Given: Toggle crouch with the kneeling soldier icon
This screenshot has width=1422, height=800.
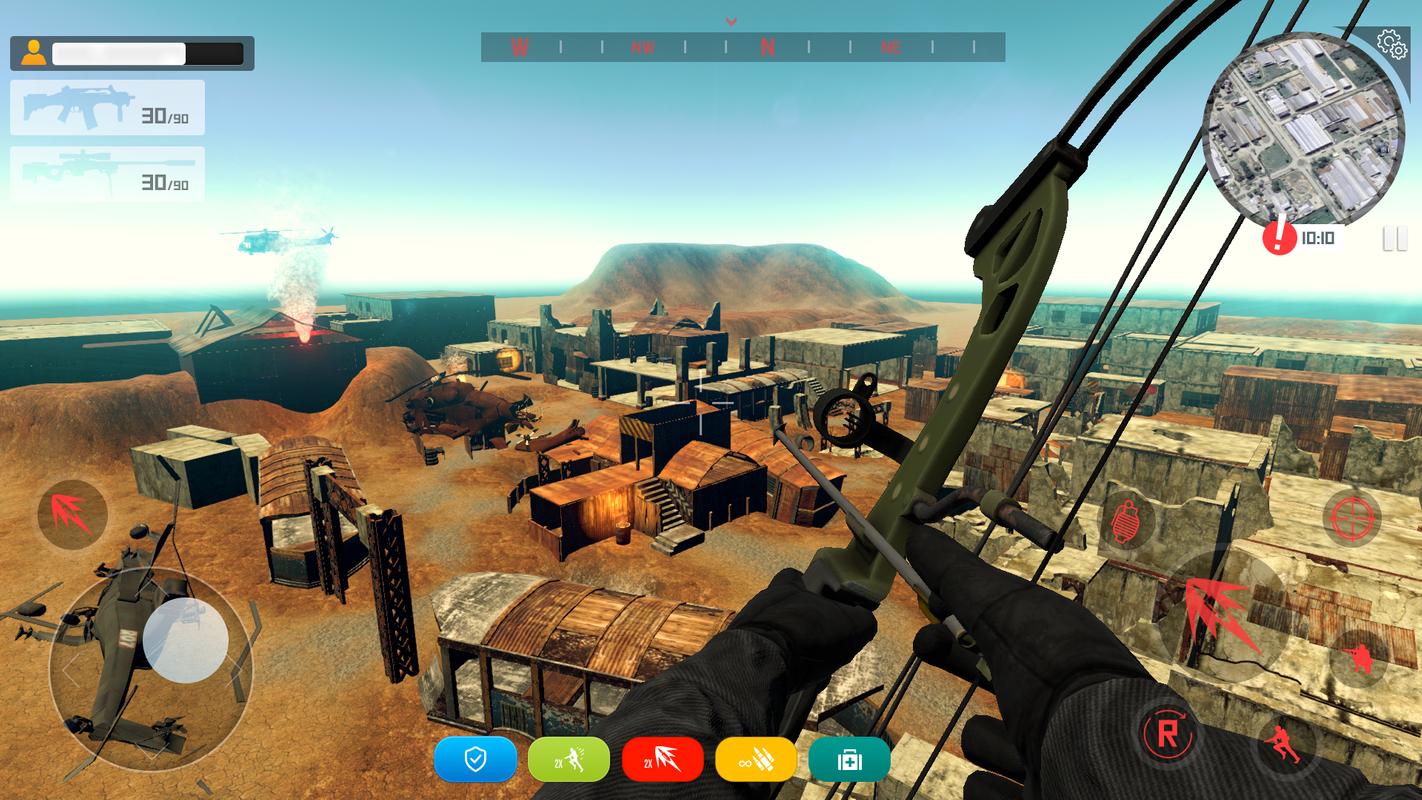Looking at the screenshot, I should [1357, 657].
